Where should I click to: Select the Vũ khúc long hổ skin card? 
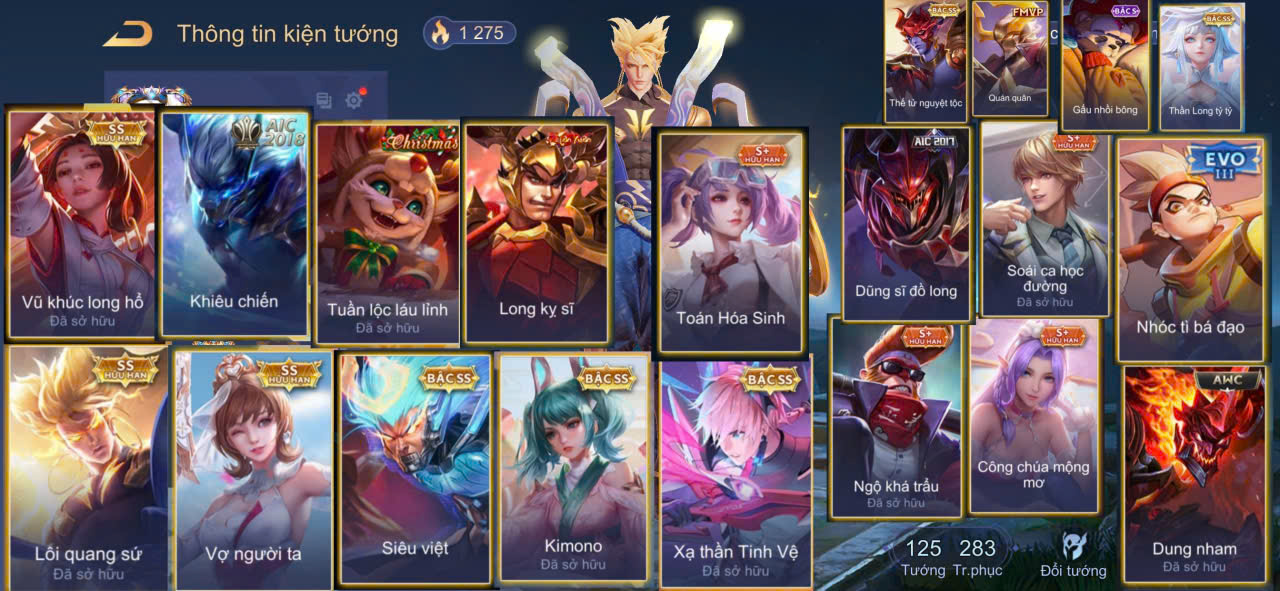click(82, 224)
